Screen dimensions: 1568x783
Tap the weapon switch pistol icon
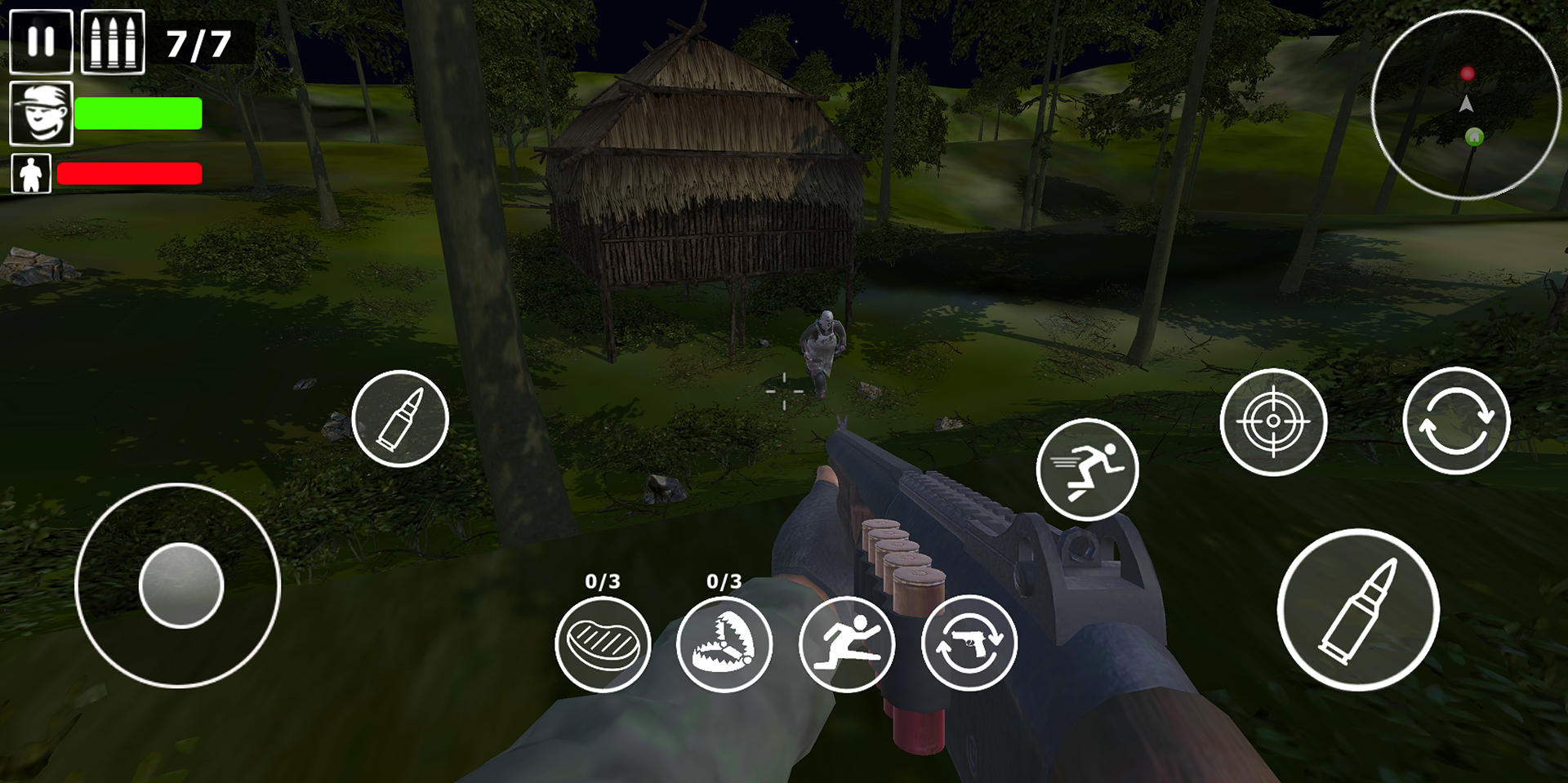[x=969, y=644]
